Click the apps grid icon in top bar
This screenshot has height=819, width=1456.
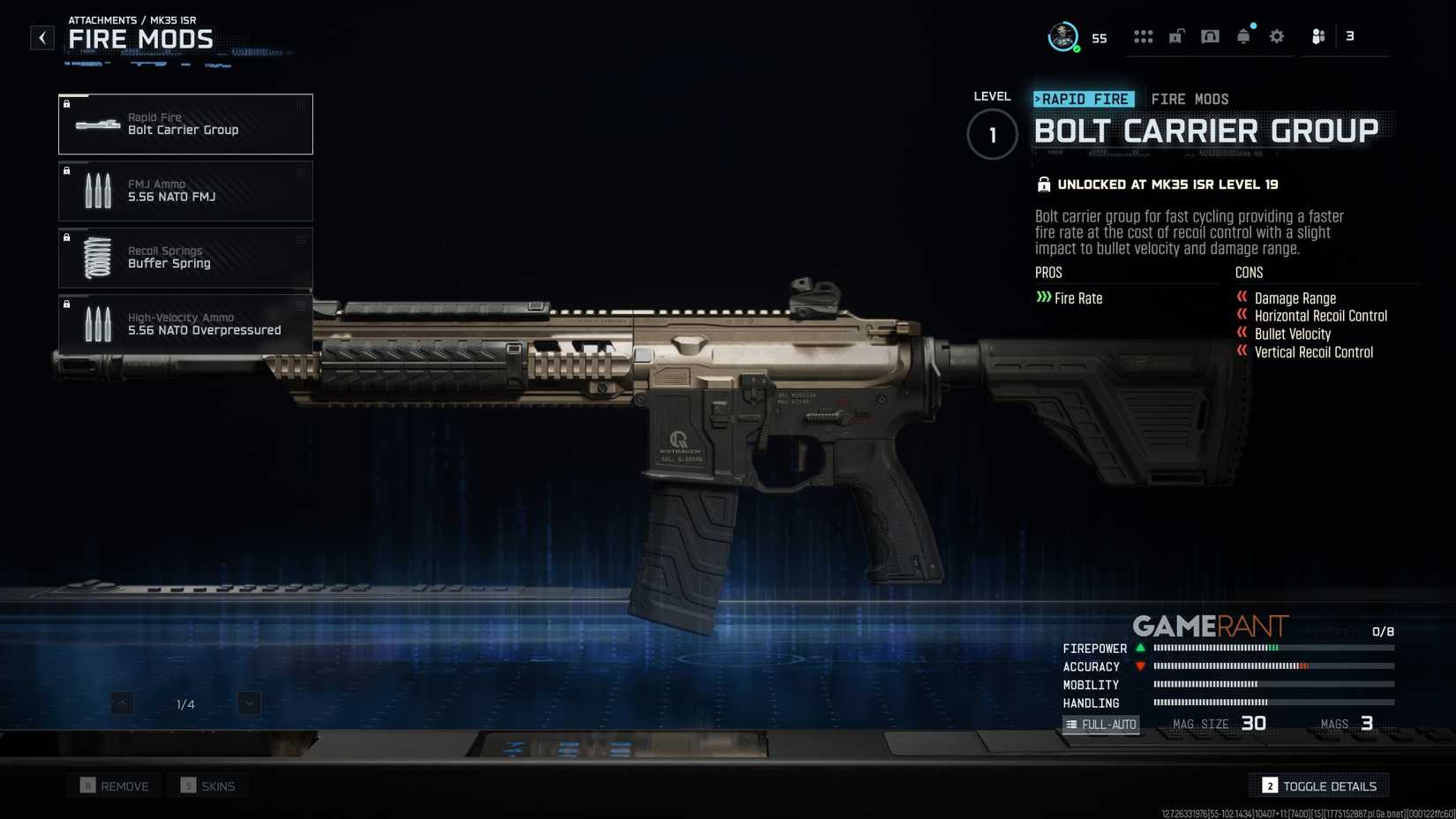[x=1144, y=36]
